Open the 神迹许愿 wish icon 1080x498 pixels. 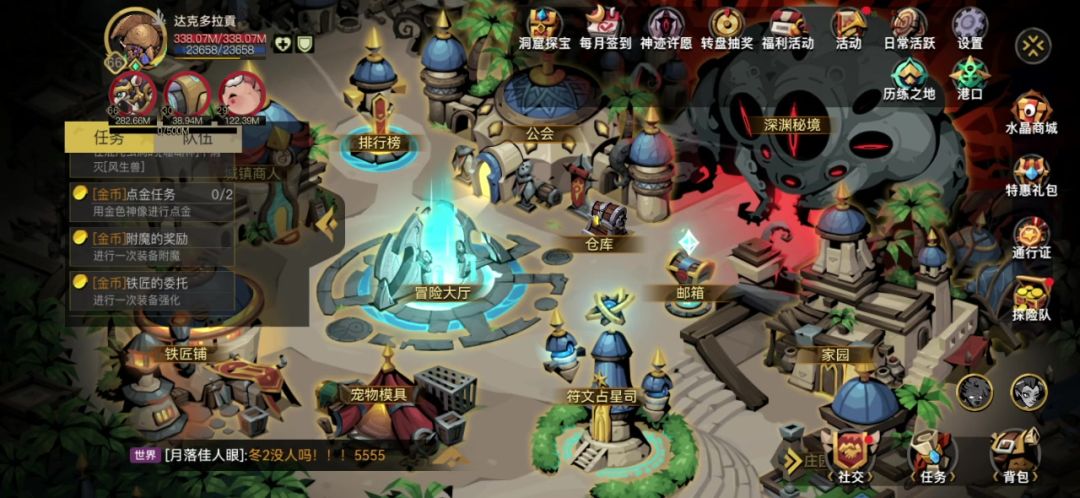(668, 25)
